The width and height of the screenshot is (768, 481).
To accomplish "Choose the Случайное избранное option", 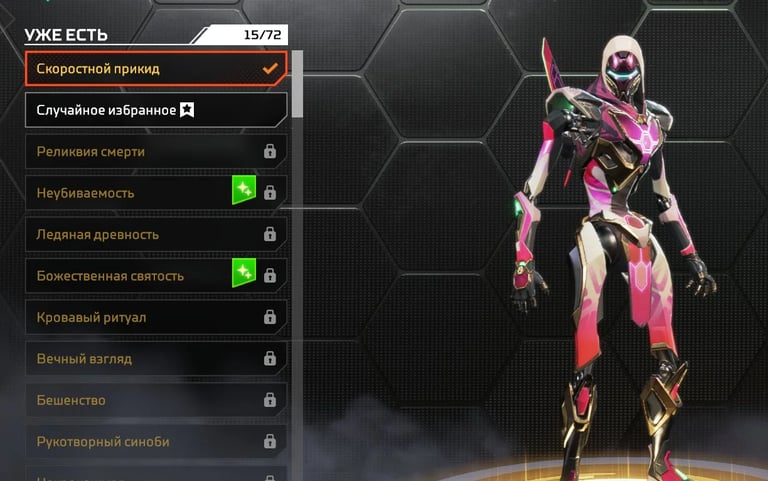I will coord(155,110).
